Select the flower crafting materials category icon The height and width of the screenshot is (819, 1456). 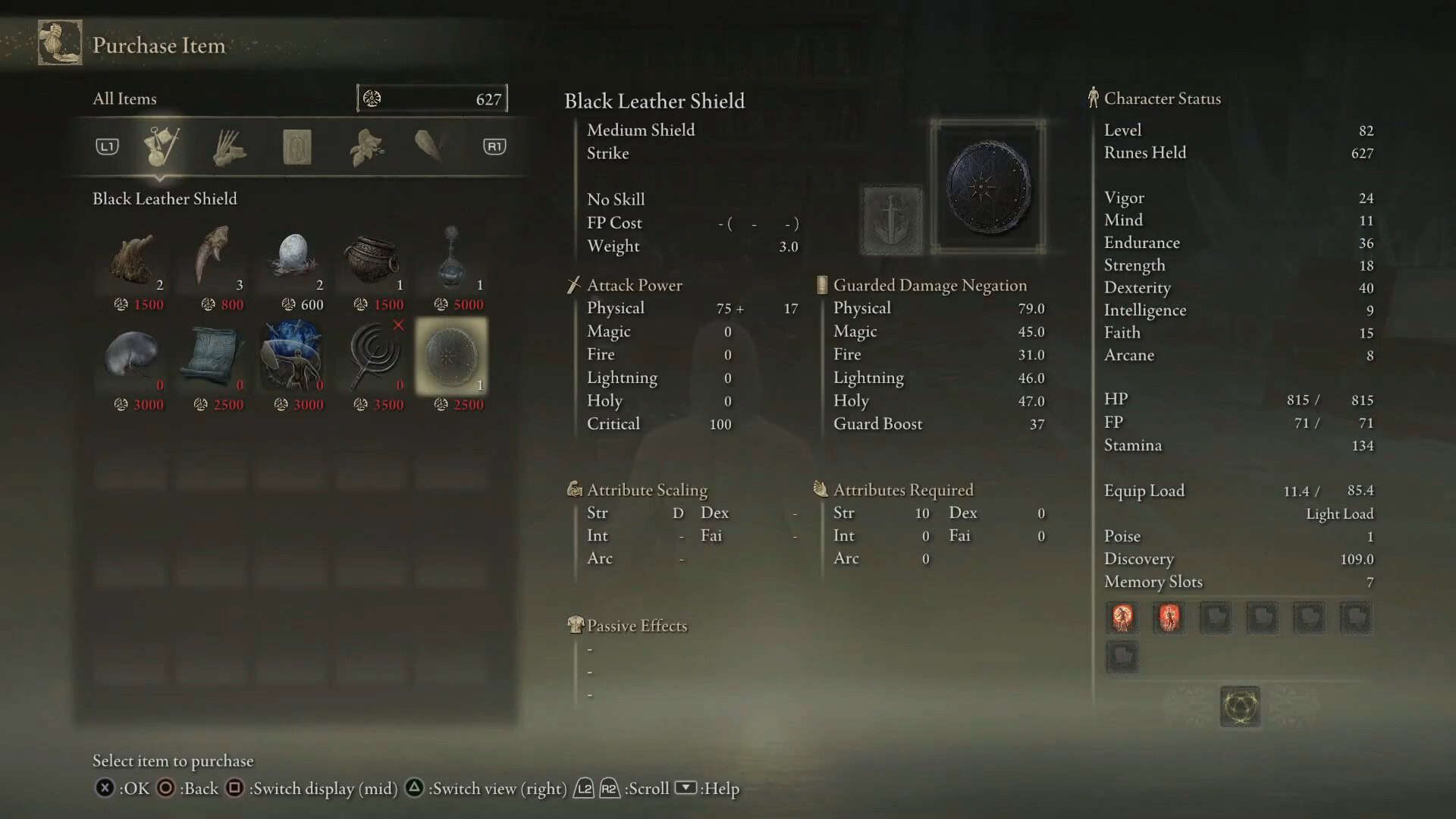pyautogui.click(x=364, y=146)
